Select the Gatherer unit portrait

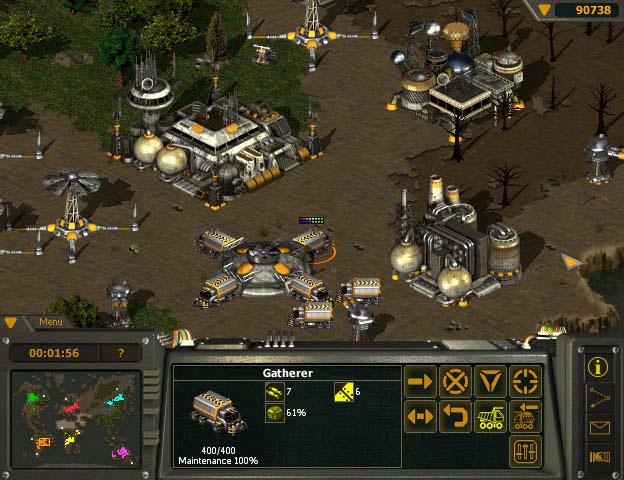(217, 413)
